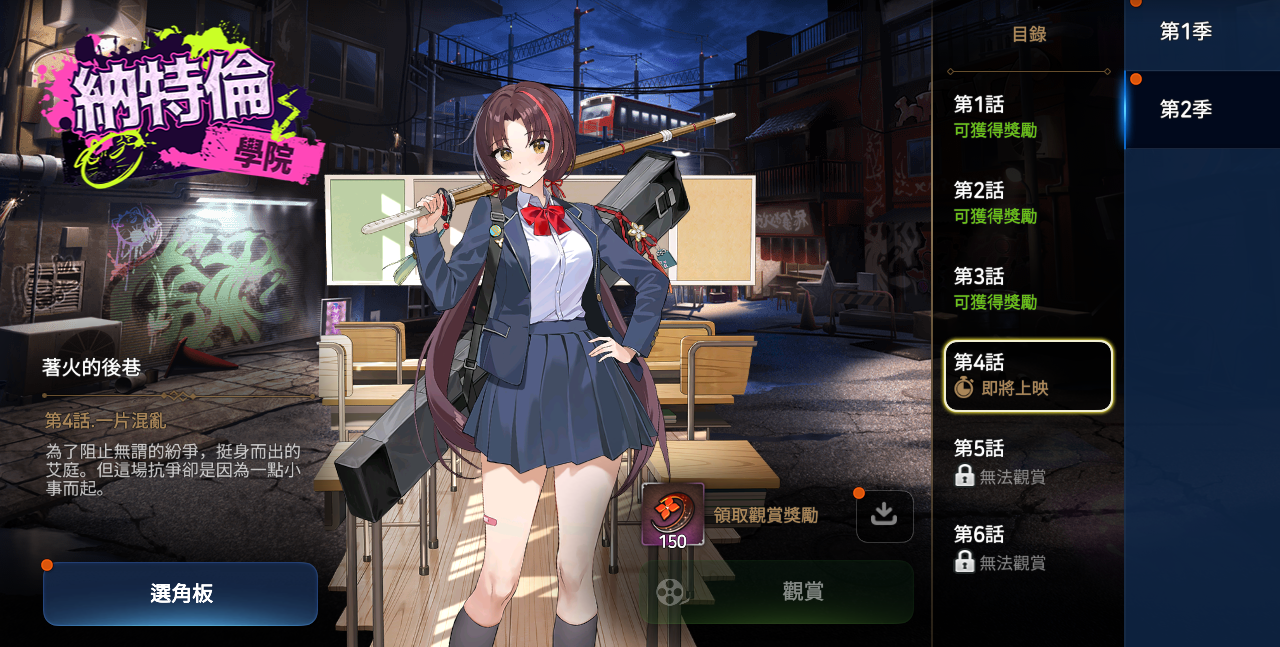The height and width of the screenshot is (647, 1280).
Task: Select the 第2季 season tab
Action: coord(1201,110)
